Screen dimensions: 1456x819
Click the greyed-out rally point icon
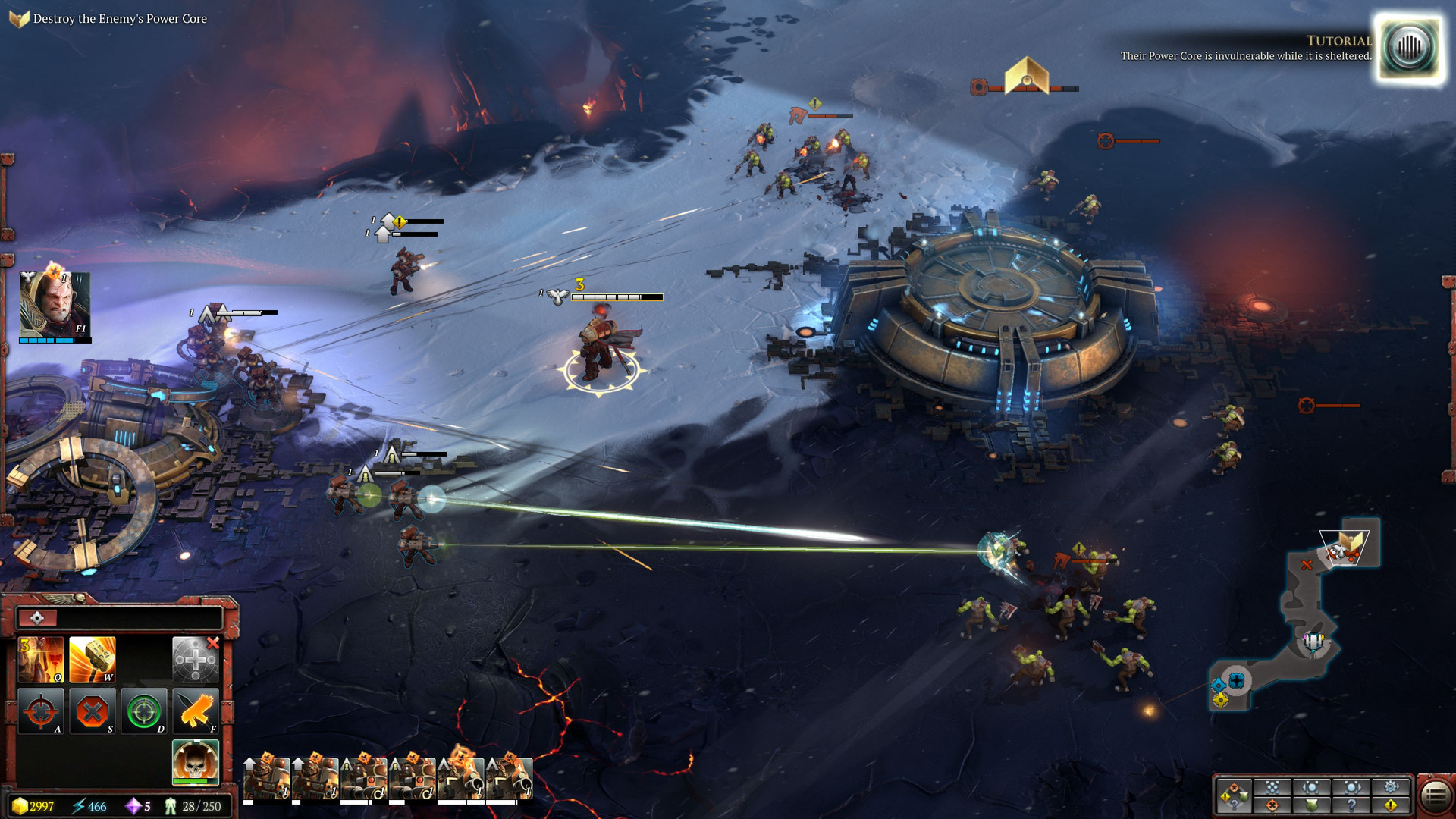click(x=196, y=660)
